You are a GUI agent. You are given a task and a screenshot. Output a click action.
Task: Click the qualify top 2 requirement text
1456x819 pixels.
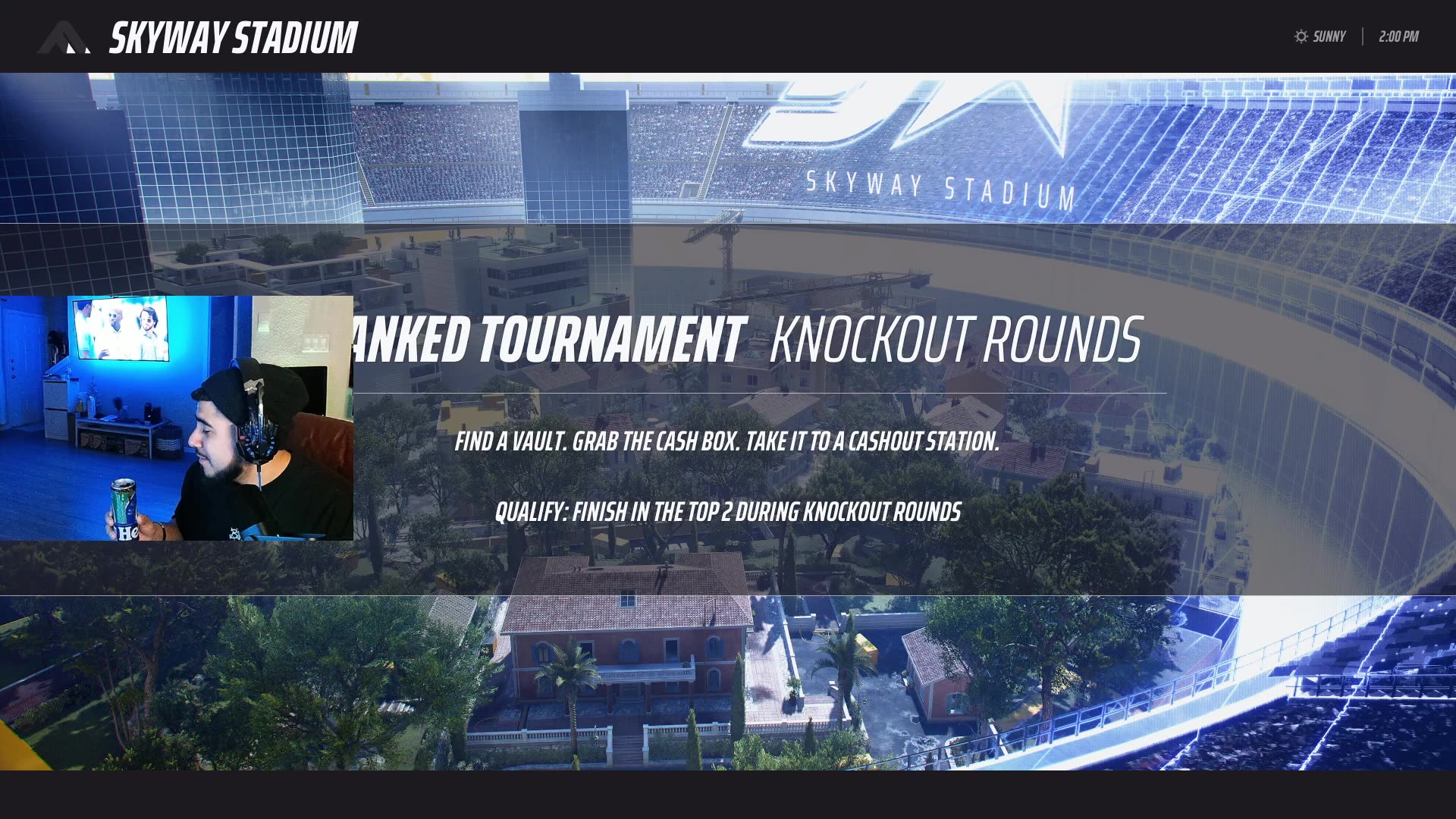click(728, 513)
